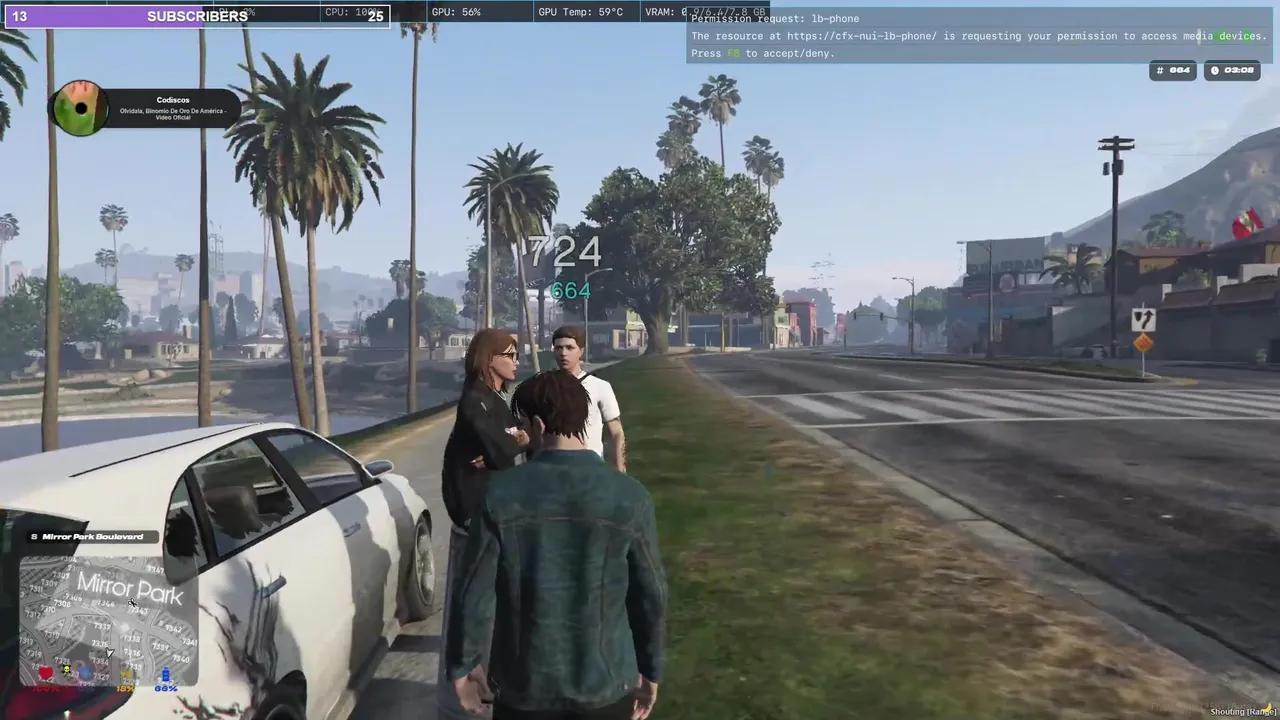Click the clock icon beside 03:08
The image size is (1280, 720).
point(1216,70)
